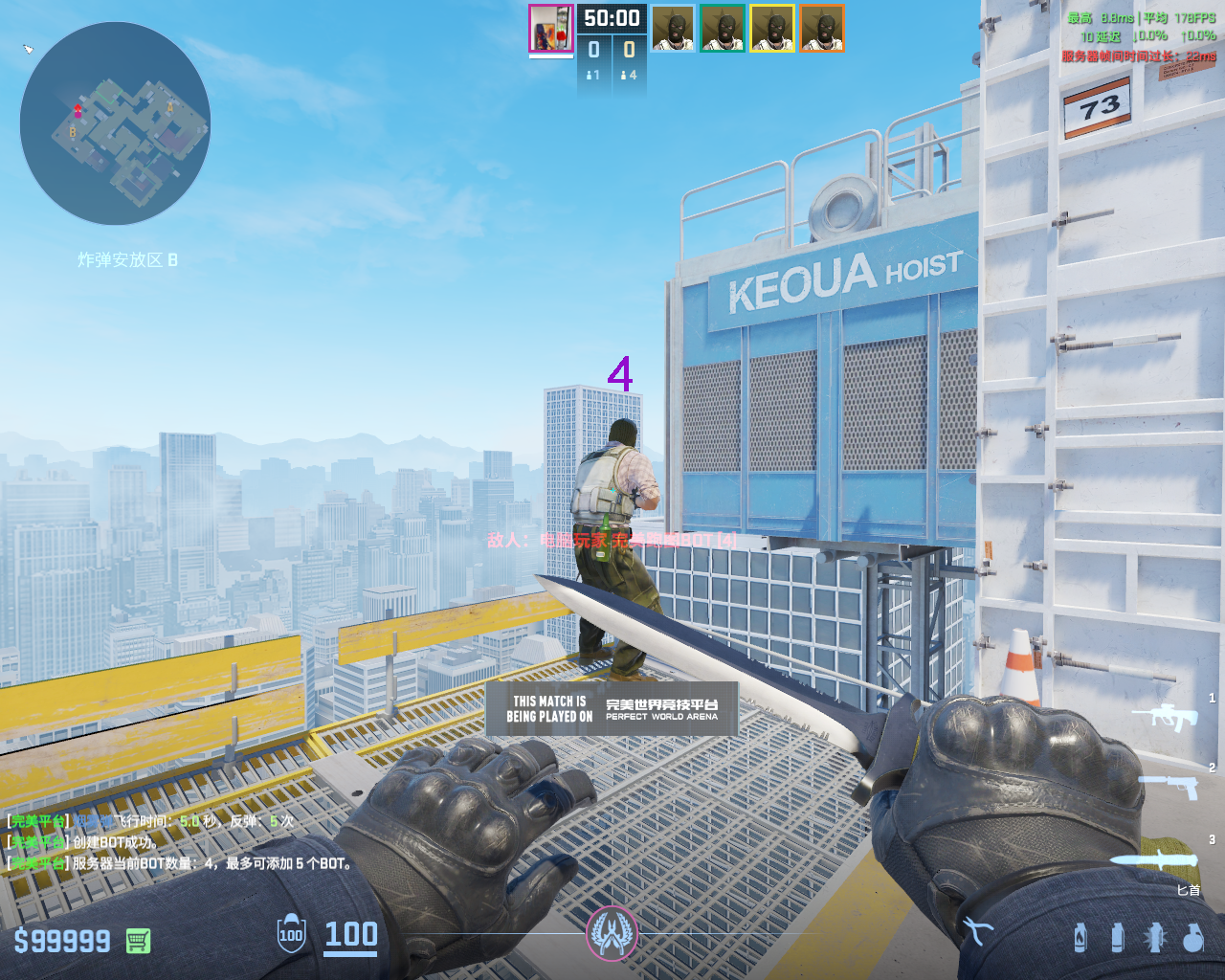Select the blue-bordered bot avatar
1225x980 pixels.
tap(673, 29)
